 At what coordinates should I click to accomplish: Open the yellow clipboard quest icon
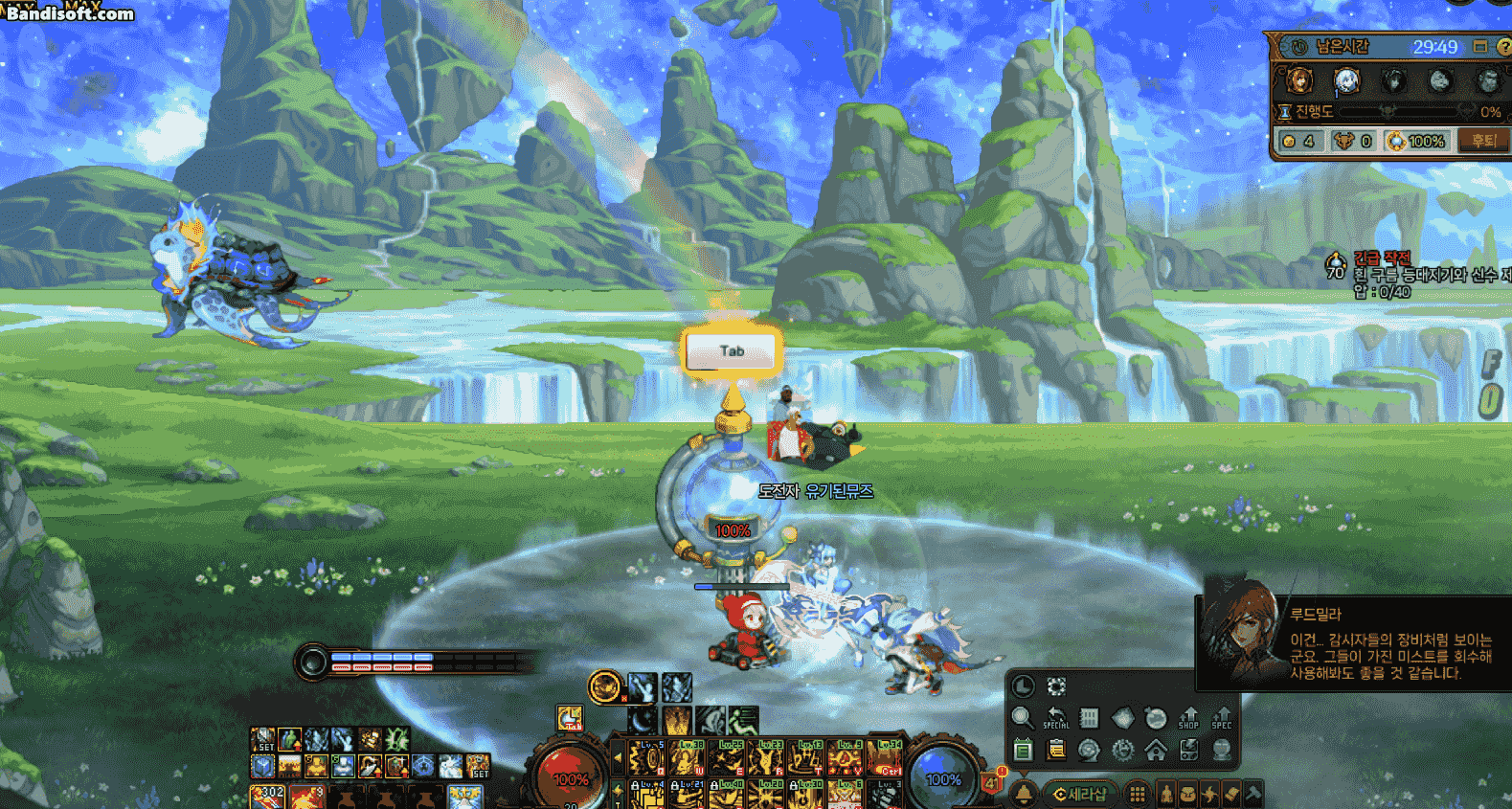(x=1056, y=750)
